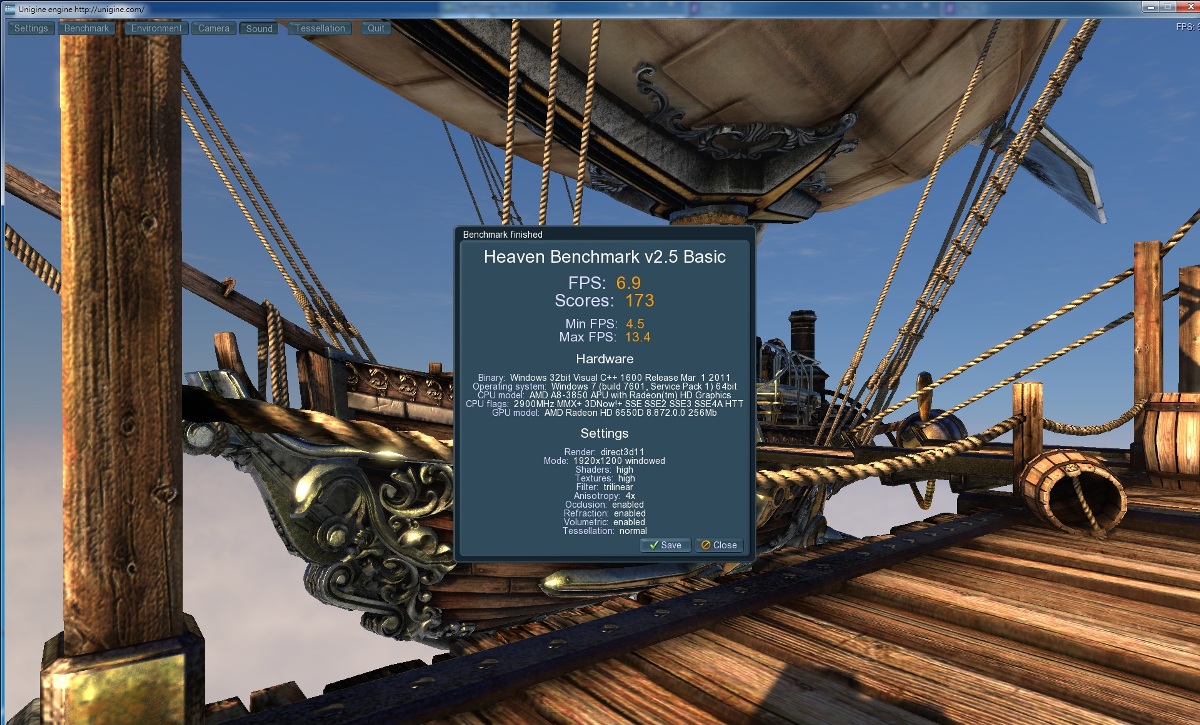Close the benchmark results dialog
This screenshot has height=725, width=1200.
(x=719, y=545)
